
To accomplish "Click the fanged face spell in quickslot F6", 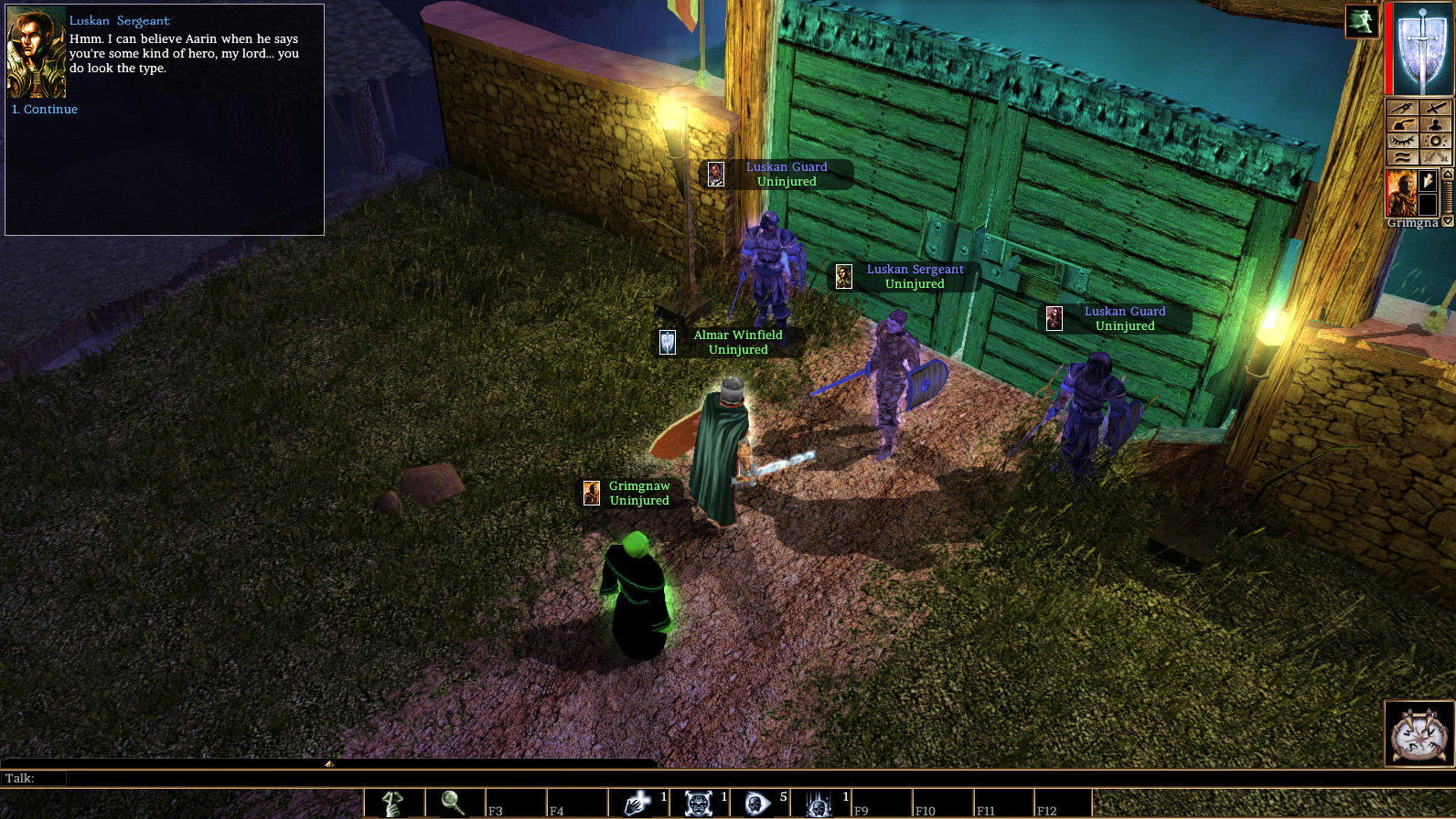I will [x=697, y=803].
